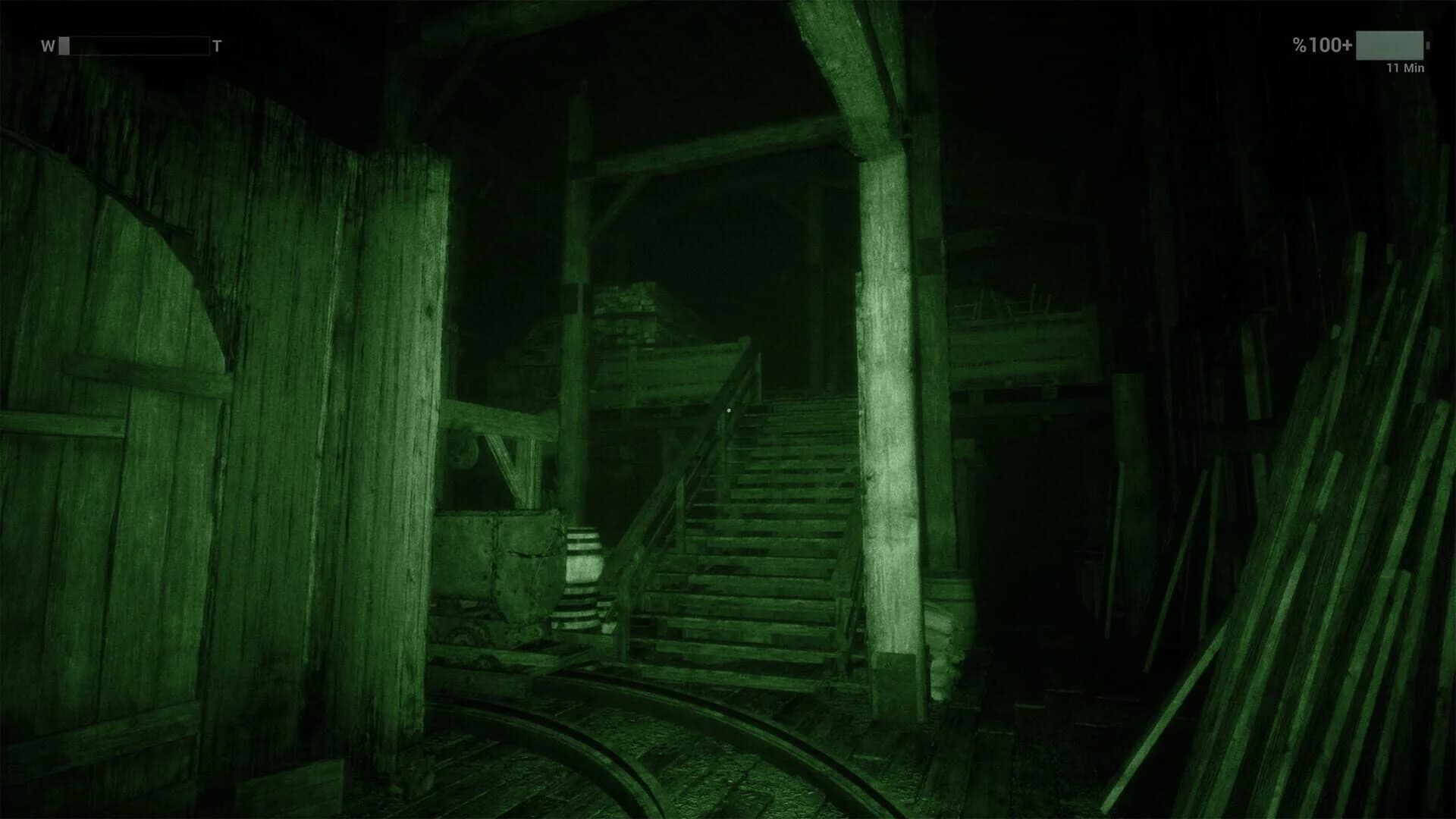Click the zoom position marker near W
Image resolution: width=1456 pixels, height=819 pixels.
(64, 45)
